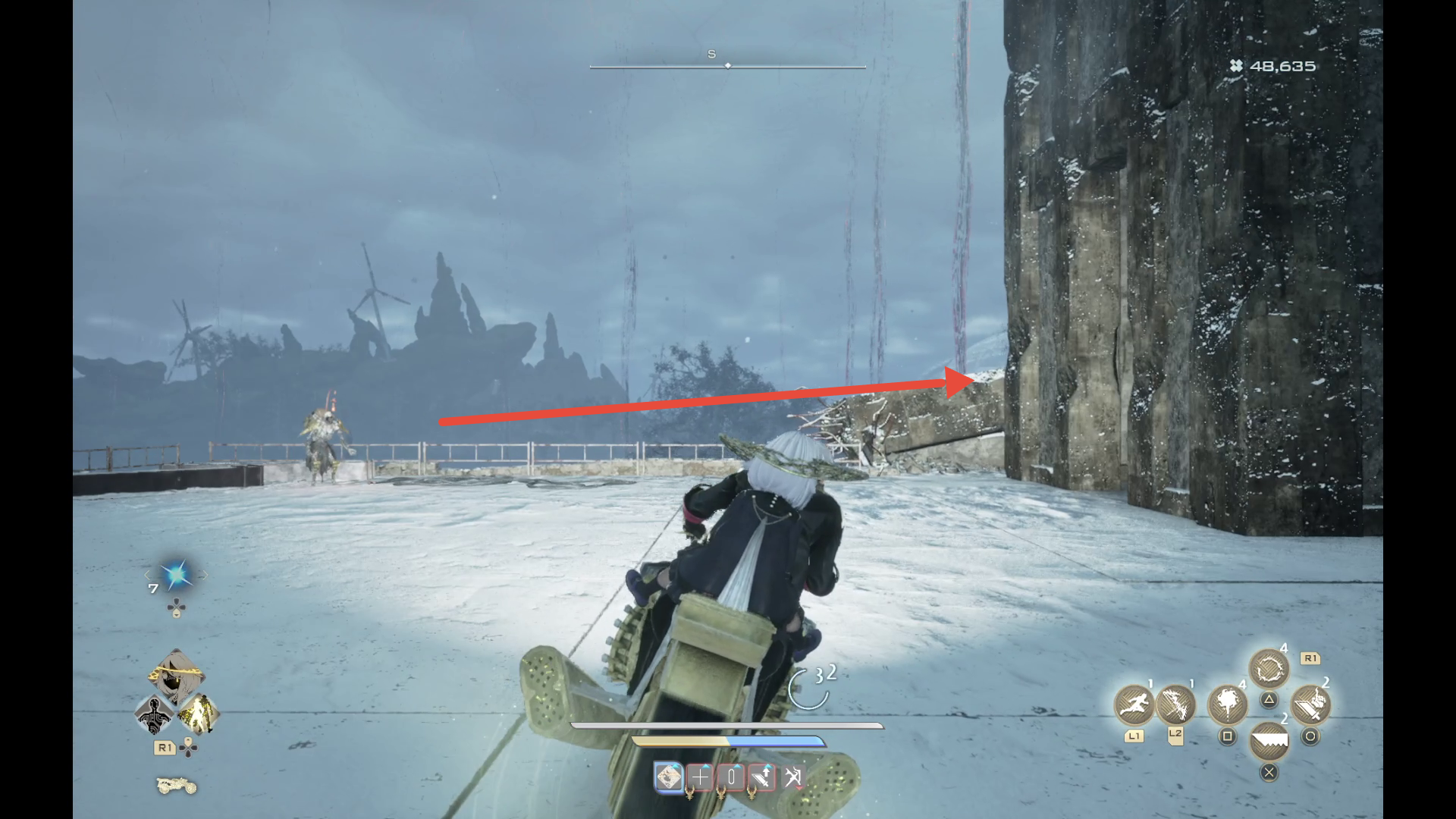This screenshot has height=819, width=1456.
Task: Click the plus cross buff icon
Action: [700, 777]
